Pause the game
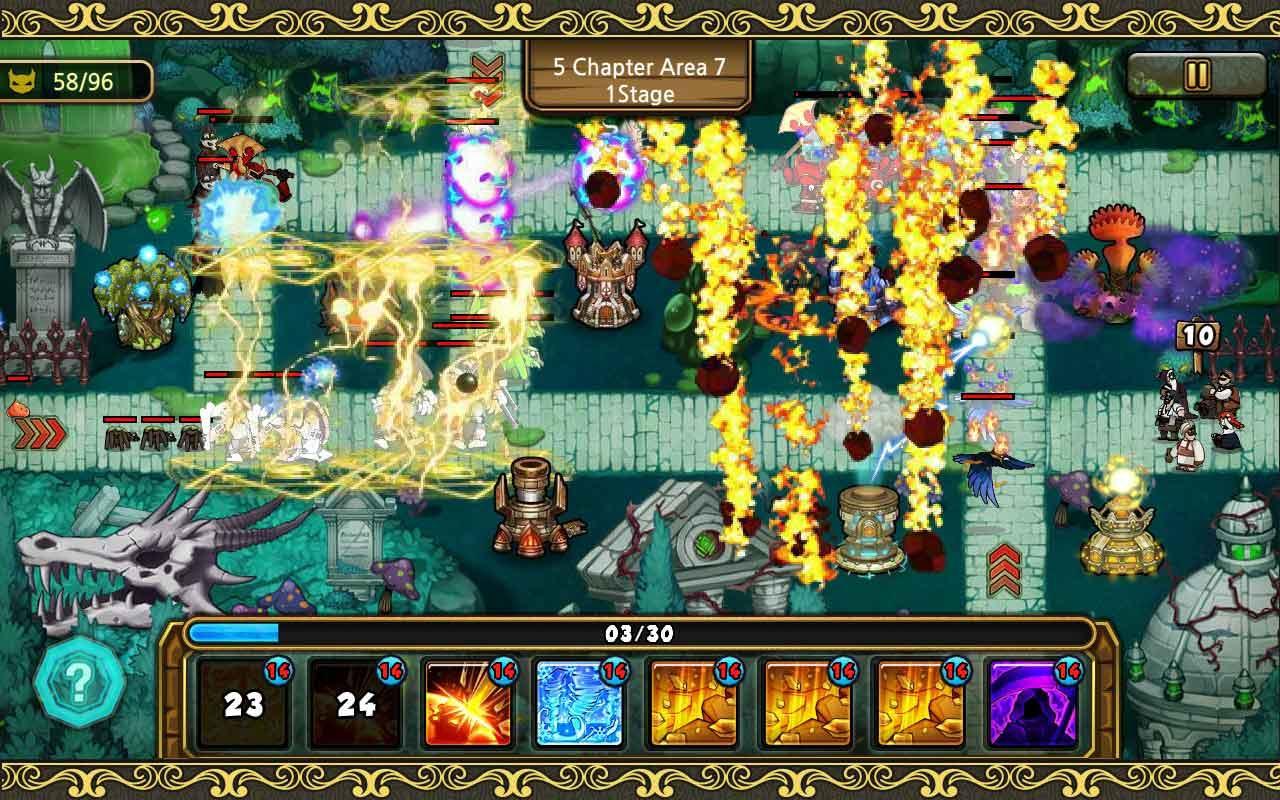Image resolution: width=1280 pixels, height=800 pixels. (x=1196, y=75)
